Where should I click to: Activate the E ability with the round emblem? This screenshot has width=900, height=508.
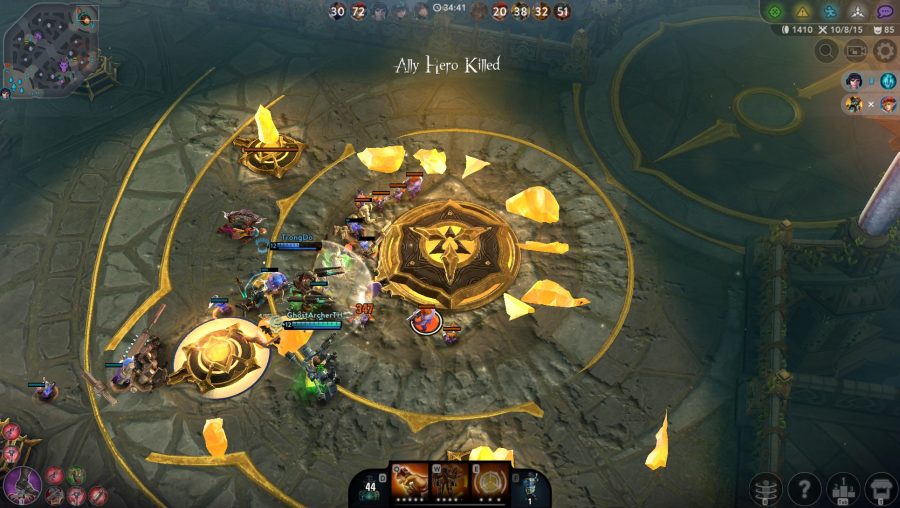coord(488,480)
